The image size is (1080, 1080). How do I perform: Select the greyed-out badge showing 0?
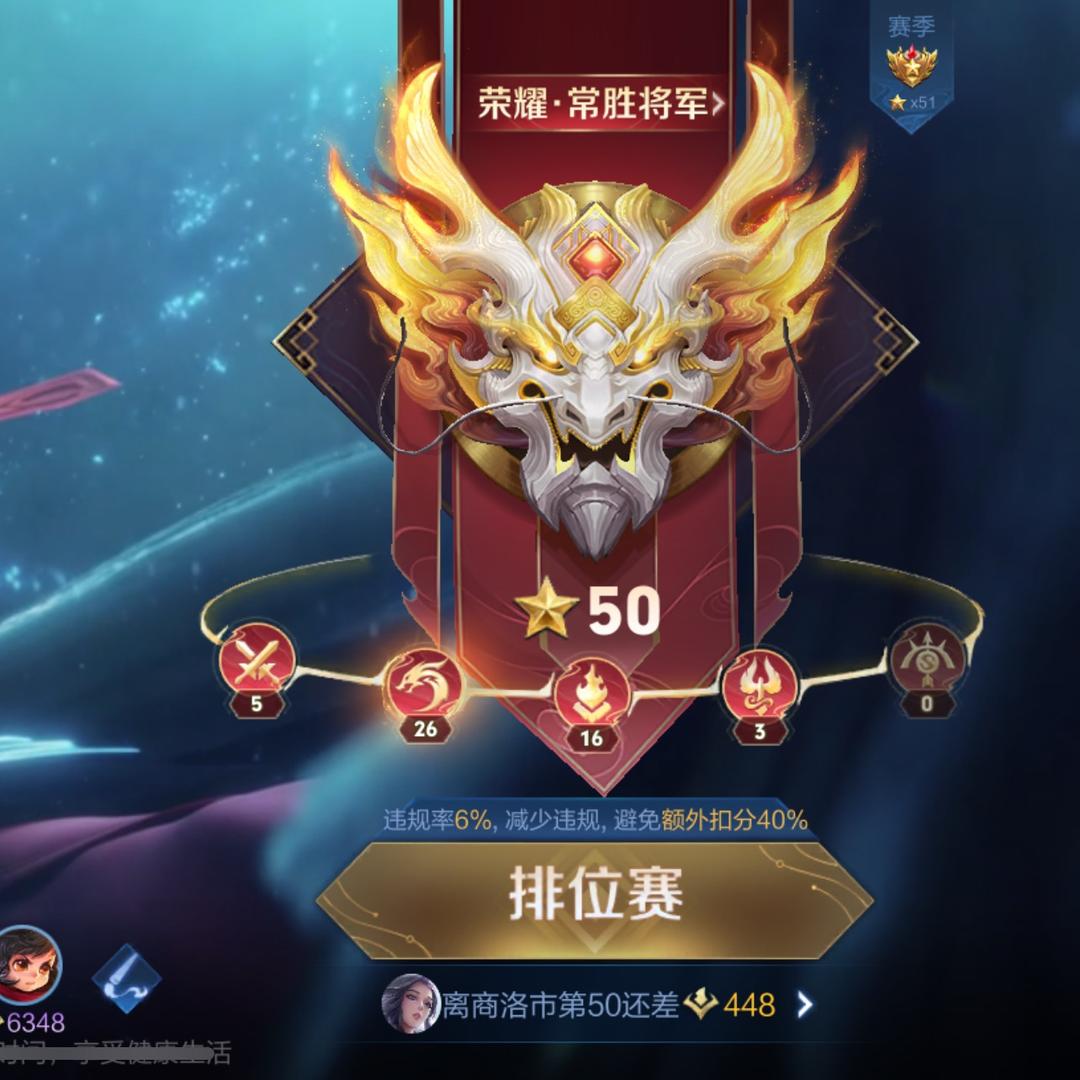tap(926, 659)
